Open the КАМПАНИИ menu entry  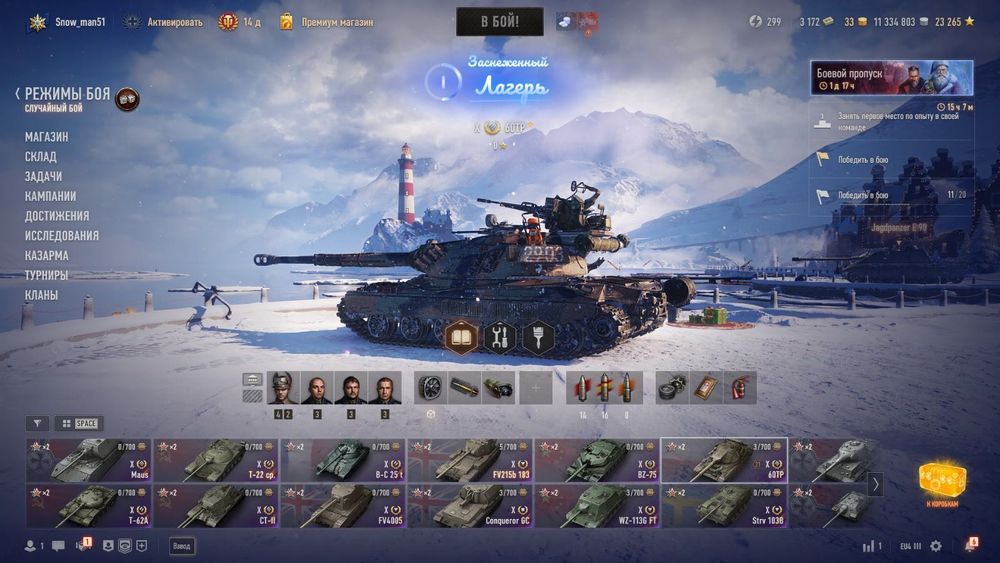(x=51, y=196)
